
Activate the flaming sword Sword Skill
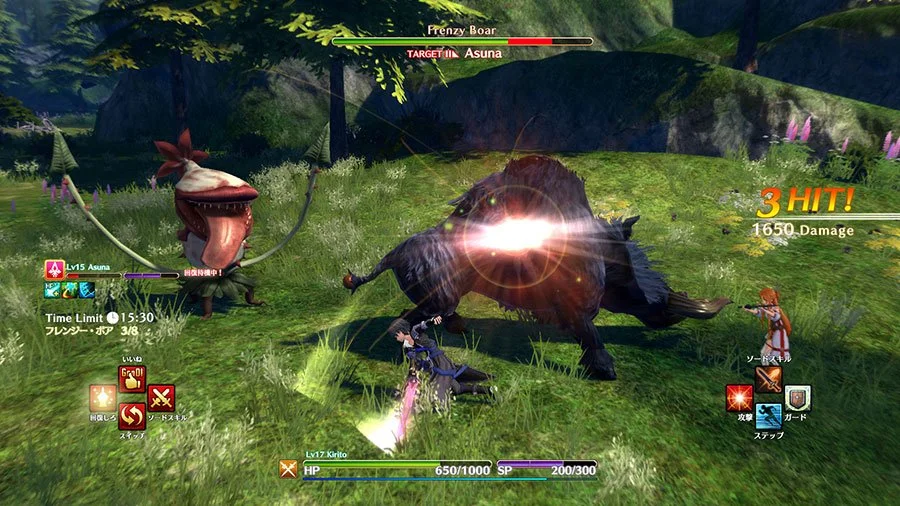tap(768, 380)
